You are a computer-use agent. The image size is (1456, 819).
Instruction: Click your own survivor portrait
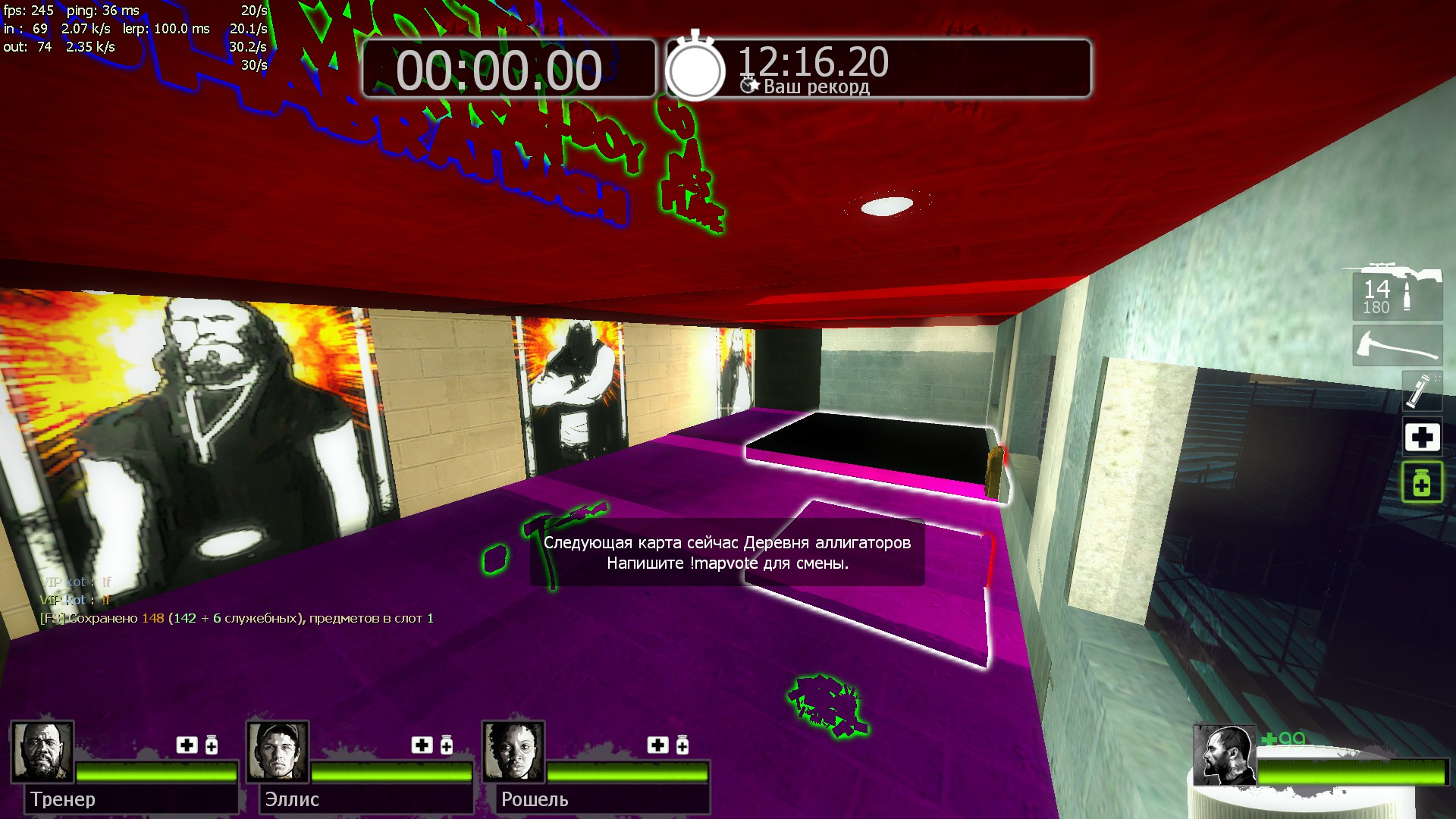(1223, 755)
